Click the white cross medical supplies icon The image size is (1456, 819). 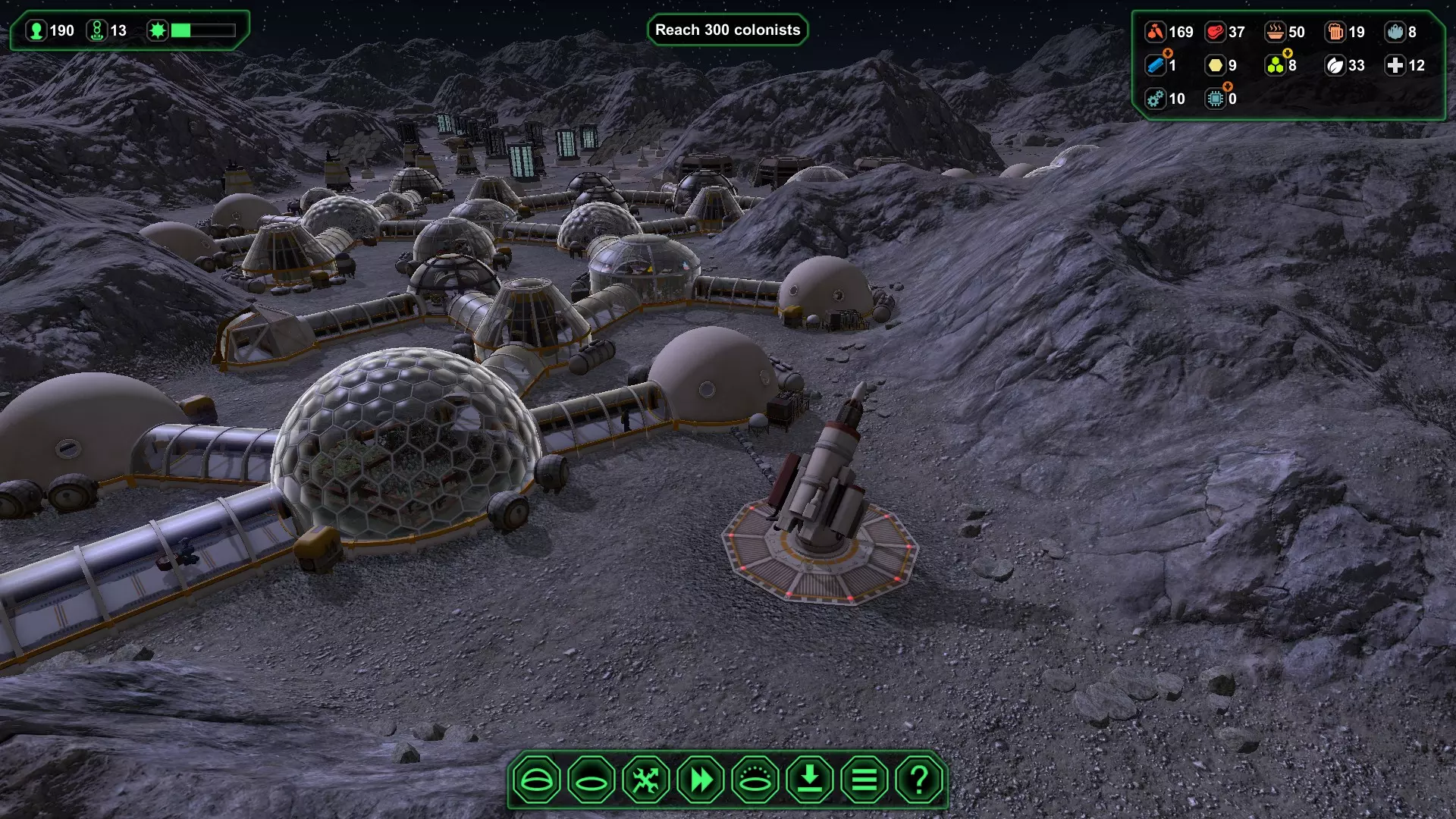[1395, 65]
